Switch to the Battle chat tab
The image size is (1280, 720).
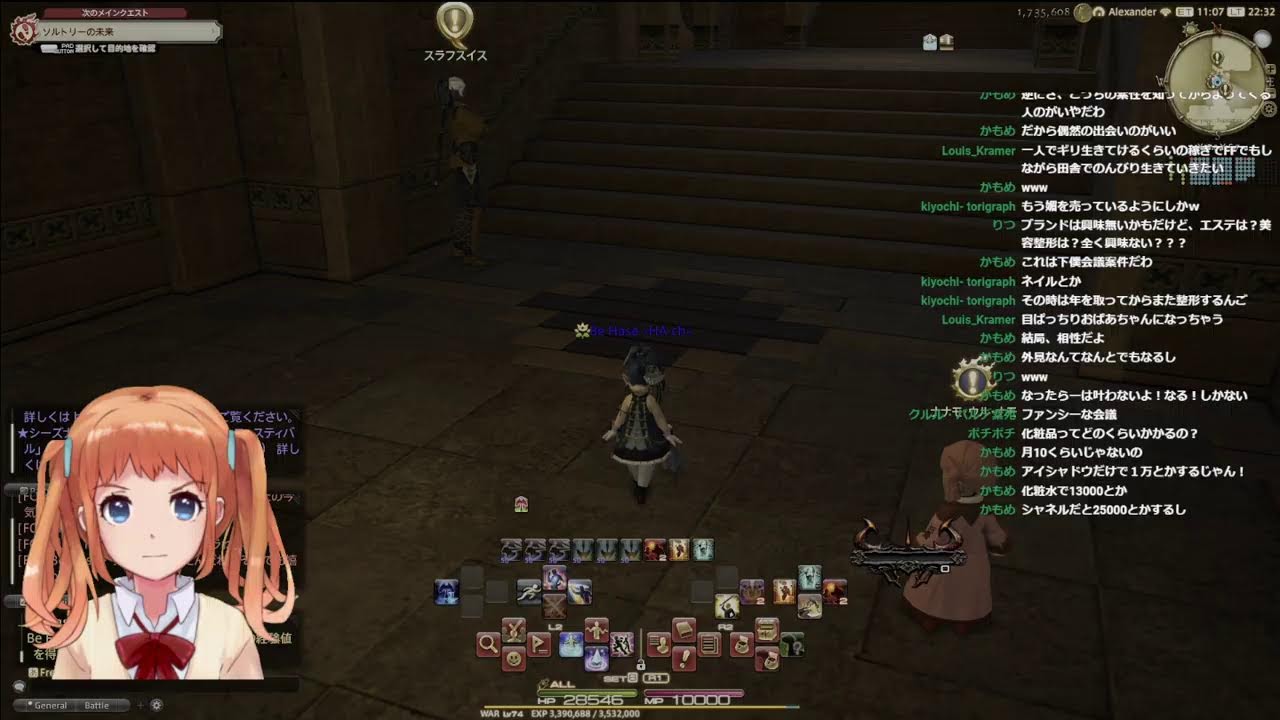tap(97, 705)
